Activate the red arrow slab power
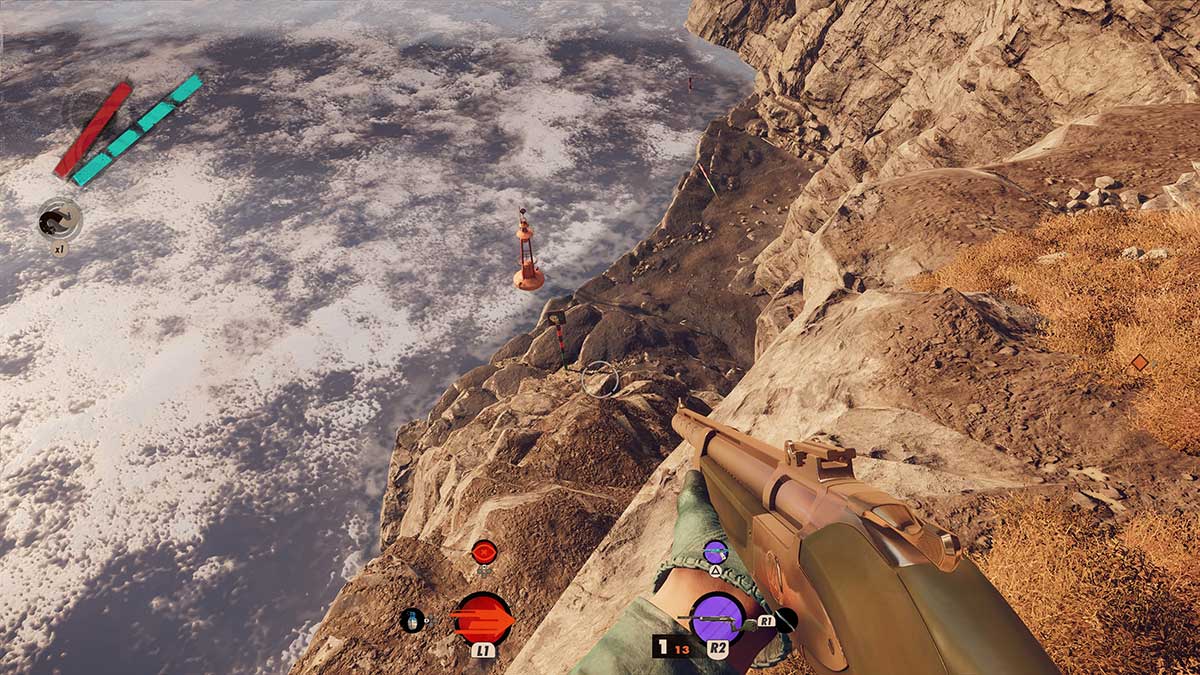The width and height of the screenshot is (1200, 675). click(x=482, y=618)
